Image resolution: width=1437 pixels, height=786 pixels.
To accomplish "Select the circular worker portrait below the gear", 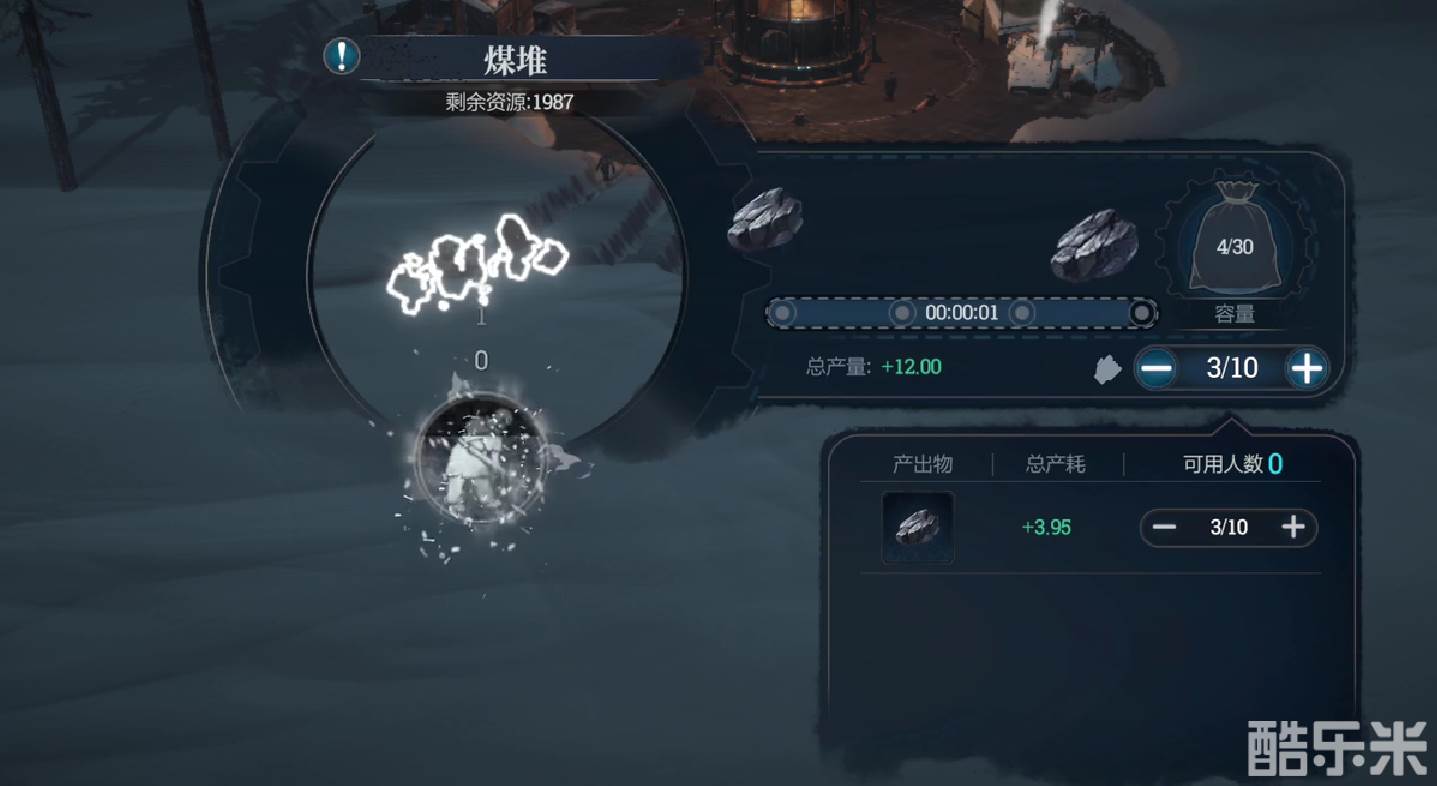I will tap(480, 458).
